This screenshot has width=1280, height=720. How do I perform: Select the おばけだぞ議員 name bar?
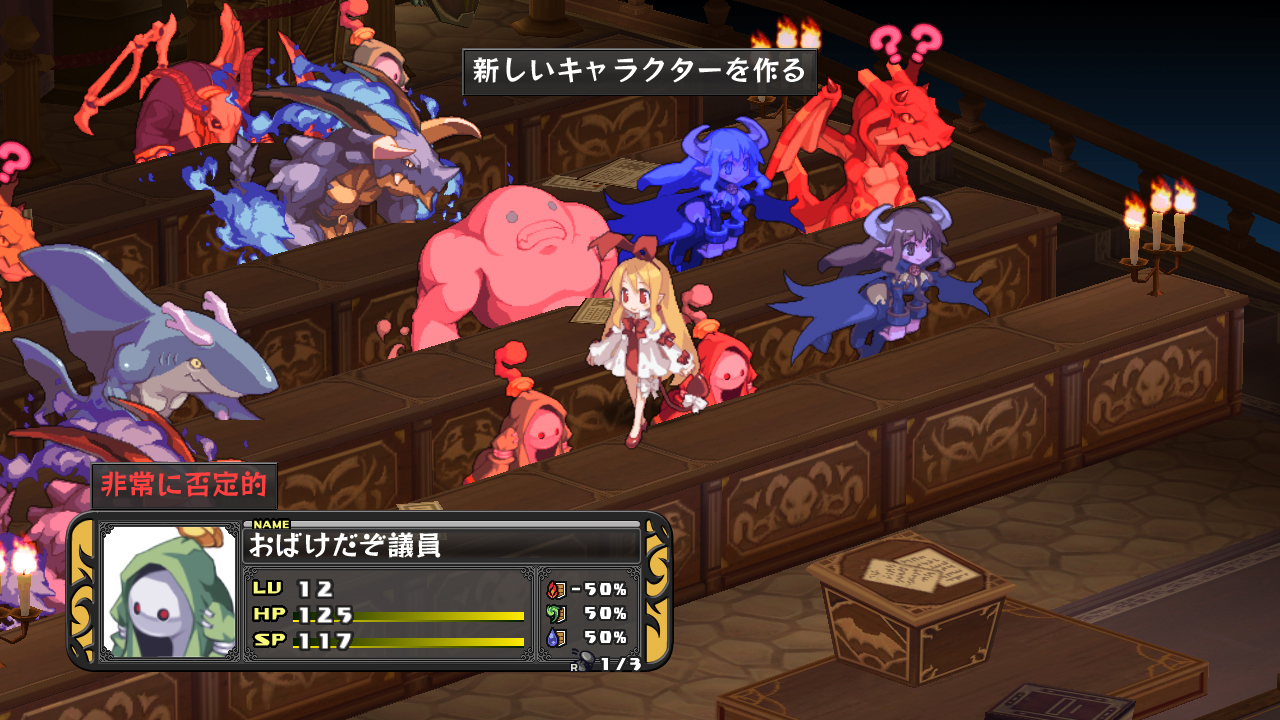tap(441, 546)
